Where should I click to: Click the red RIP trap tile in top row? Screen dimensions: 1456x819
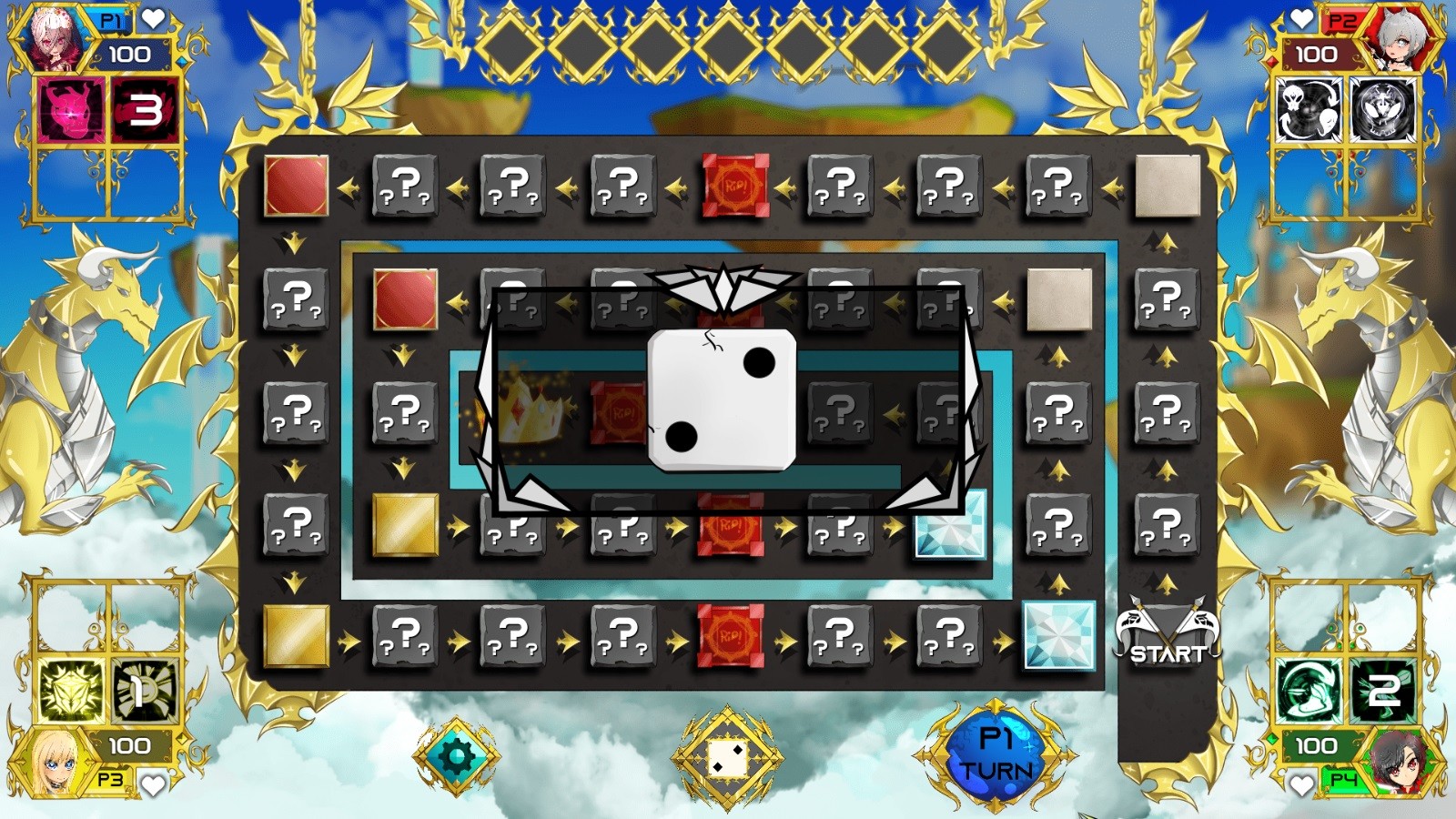735,187
